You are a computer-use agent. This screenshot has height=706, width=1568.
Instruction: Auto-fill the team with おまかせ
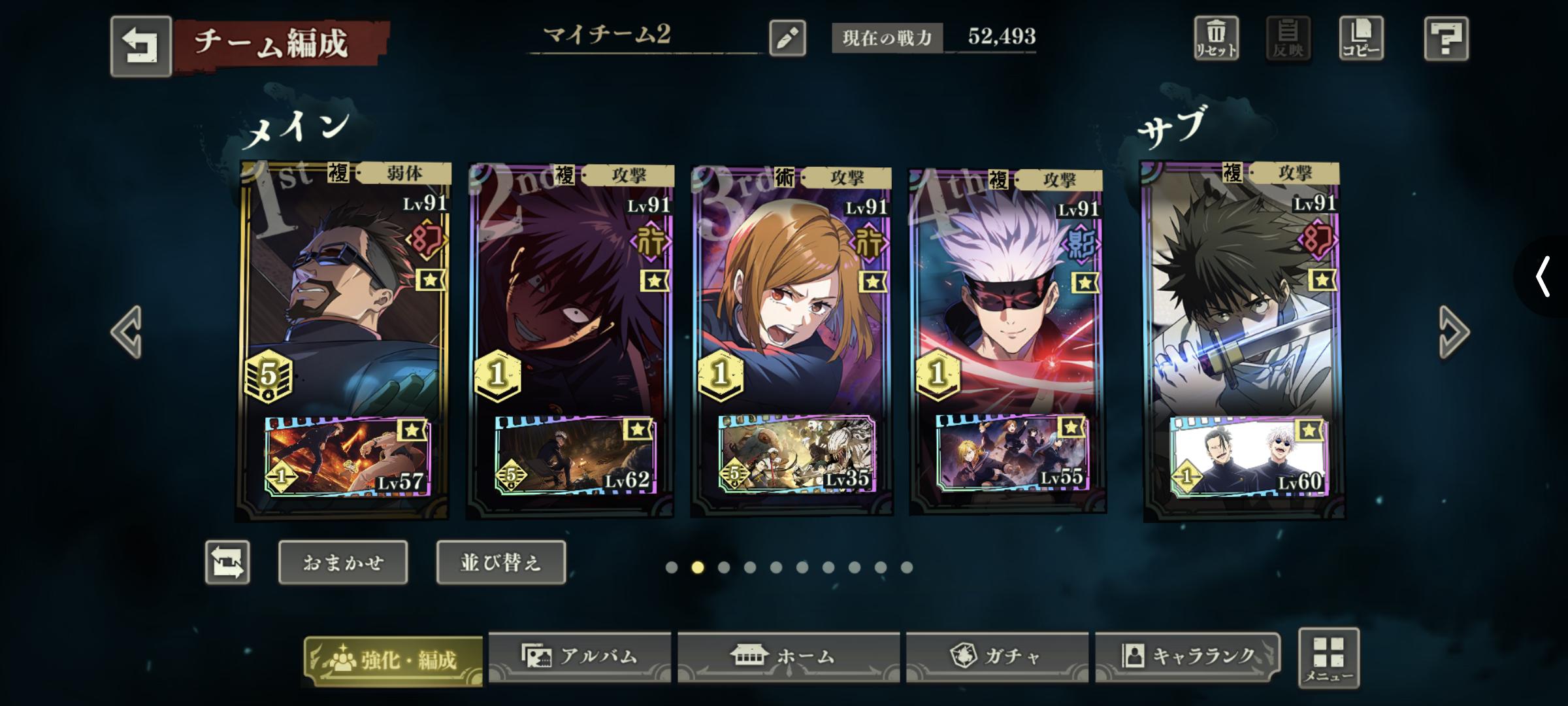343,562
